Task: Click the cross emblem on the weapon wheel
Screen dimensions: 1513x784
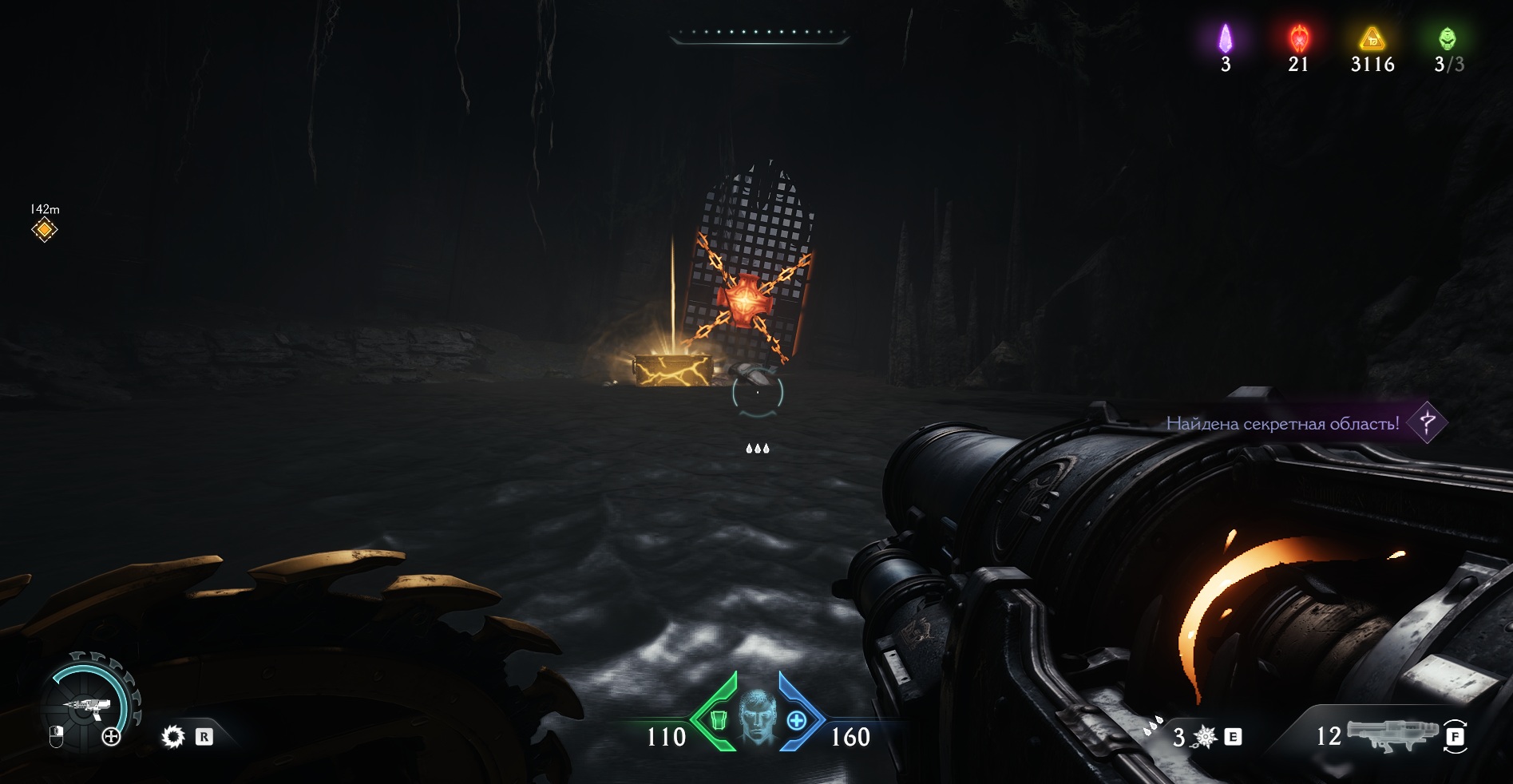Action: 111,737
